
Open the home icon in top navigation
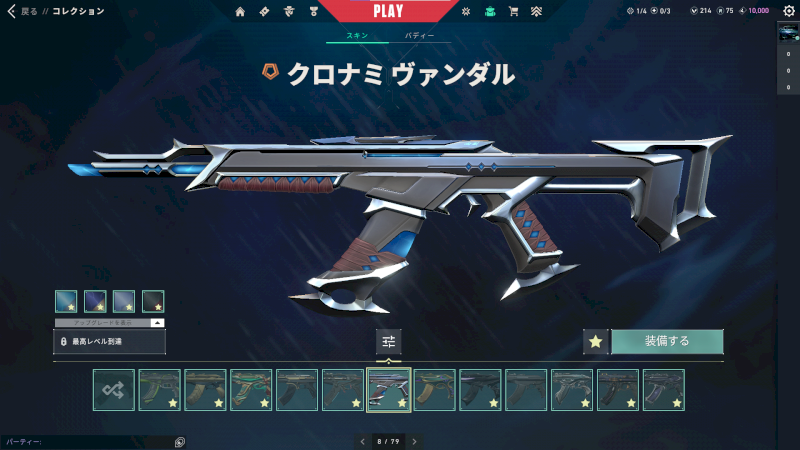click(240, 12)
